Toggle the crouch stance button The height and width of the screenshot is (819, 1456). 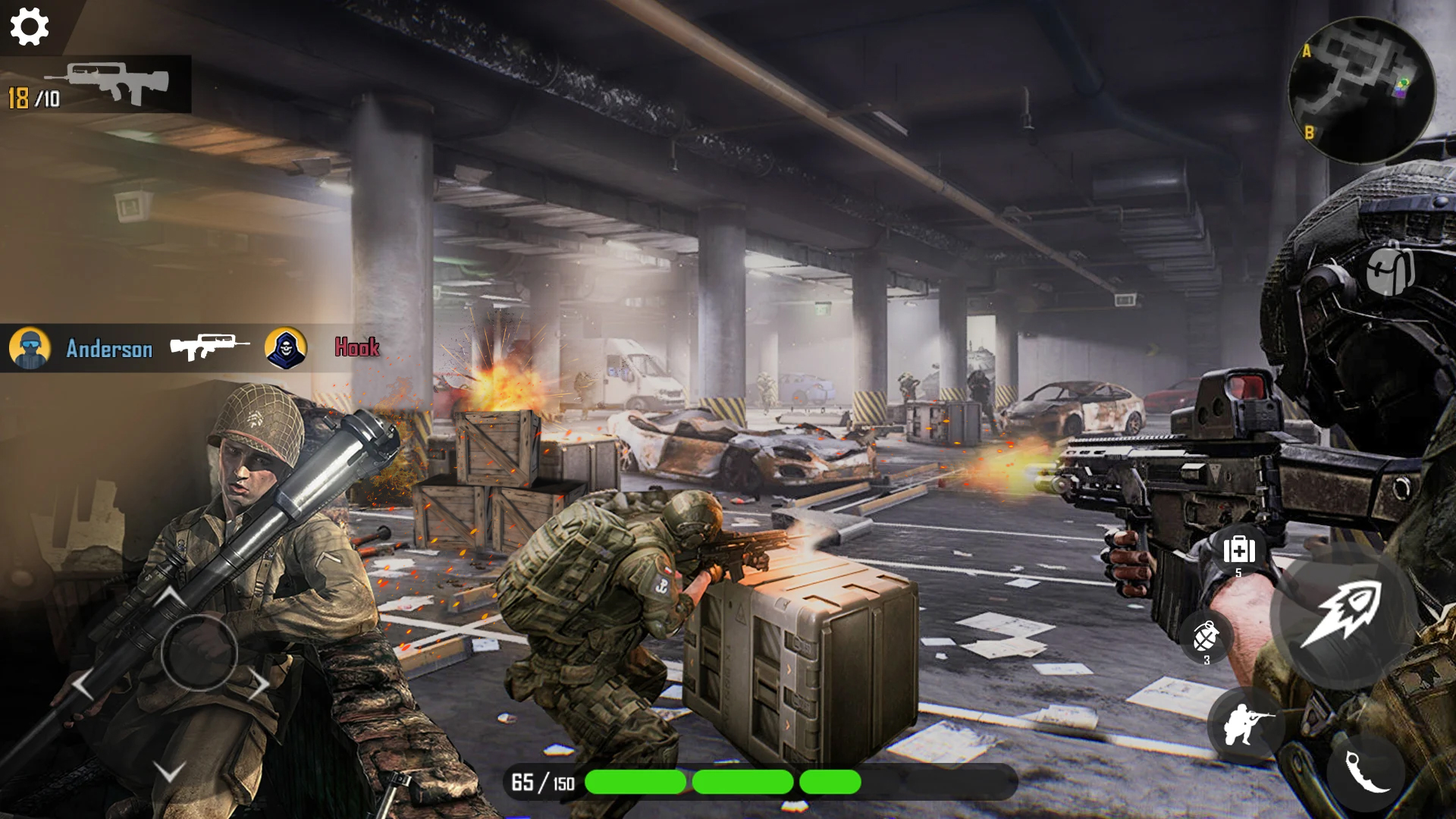pyautogui.click(x=1245, y=724)
